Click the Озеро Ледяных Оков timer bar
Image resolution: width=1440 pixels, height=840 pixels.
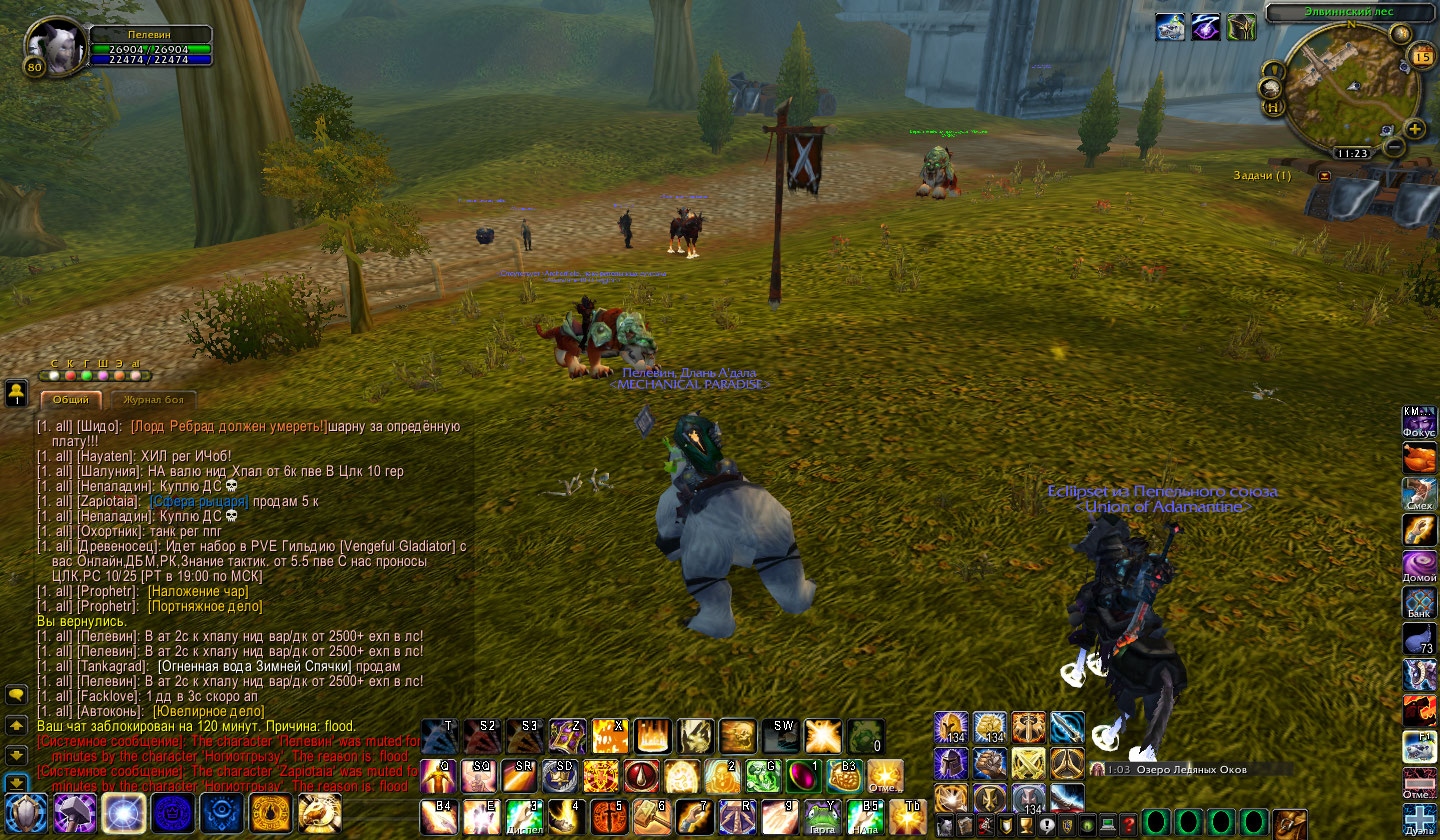1190,769
